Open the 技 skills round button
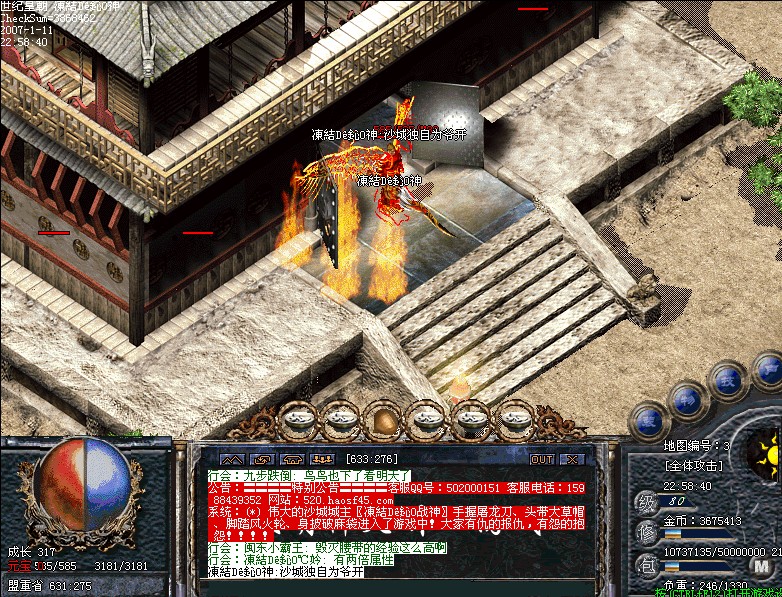Viewport: 782px width, 597px height. (725, 381)
